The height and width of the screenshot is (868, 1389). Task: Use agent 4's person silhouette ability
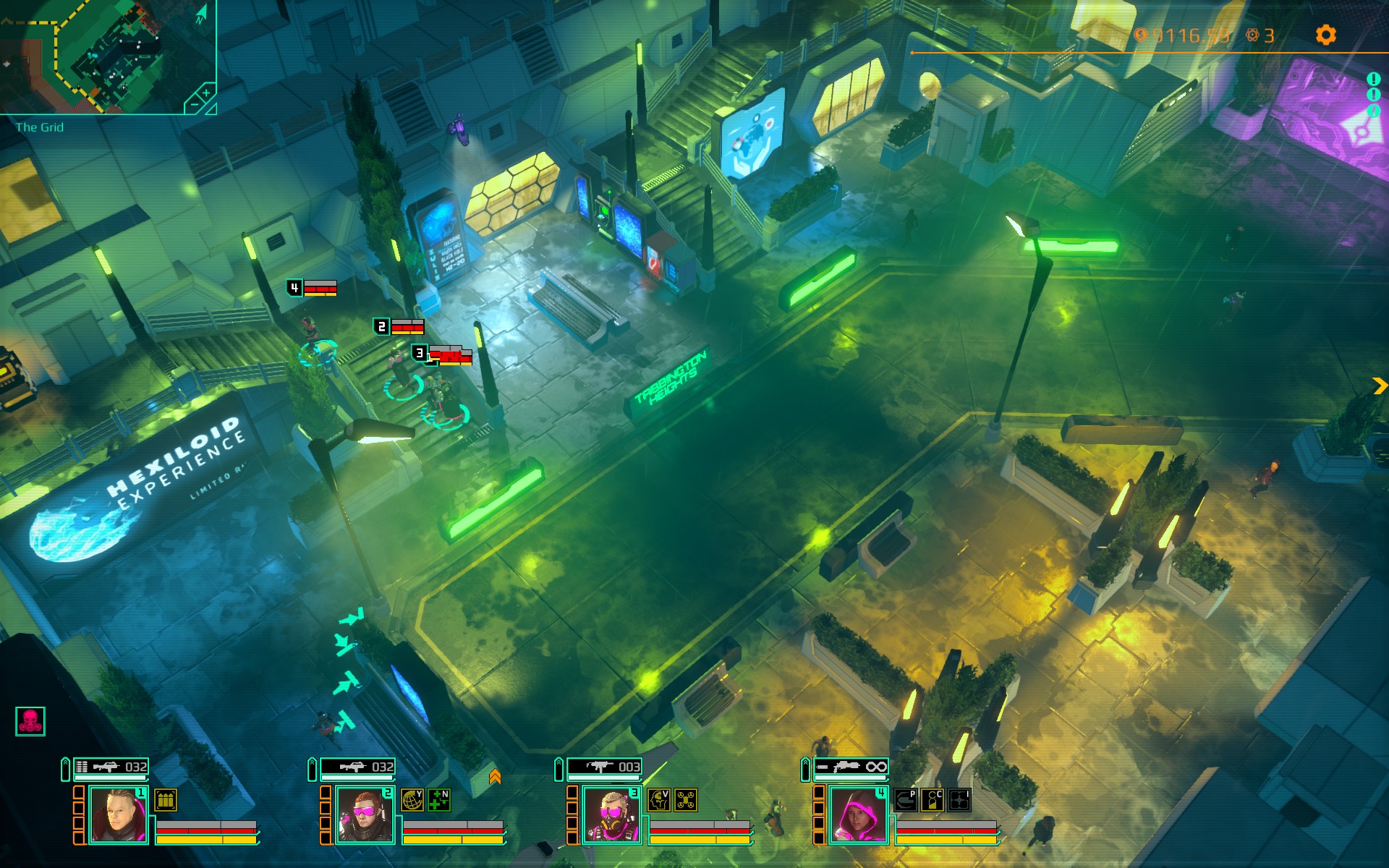click(x=933, y=800)
